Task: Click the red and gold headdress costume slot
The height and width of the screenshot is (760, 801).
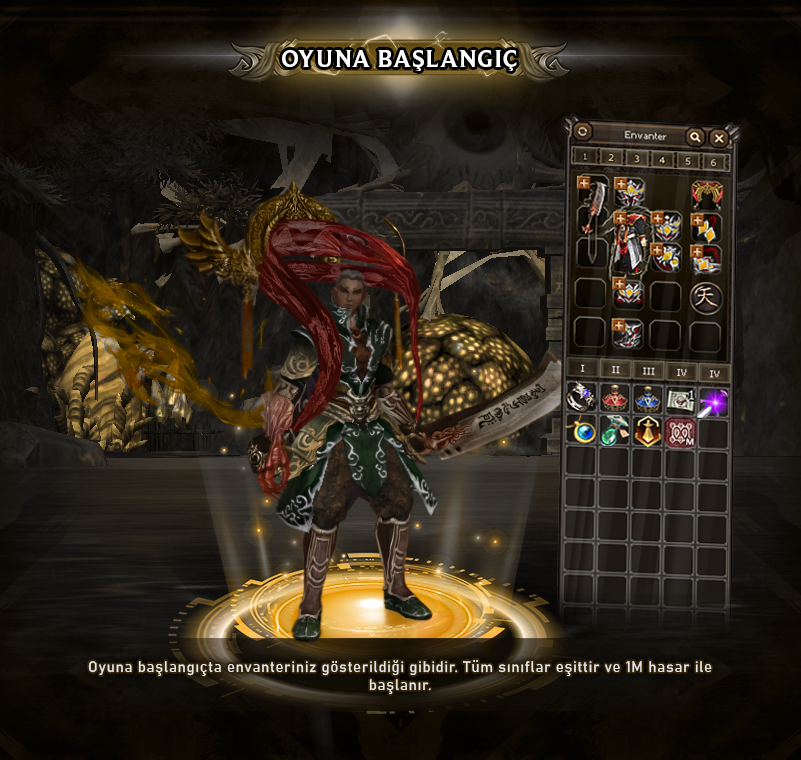Action: pyautogui.click(x=705, y=193)
